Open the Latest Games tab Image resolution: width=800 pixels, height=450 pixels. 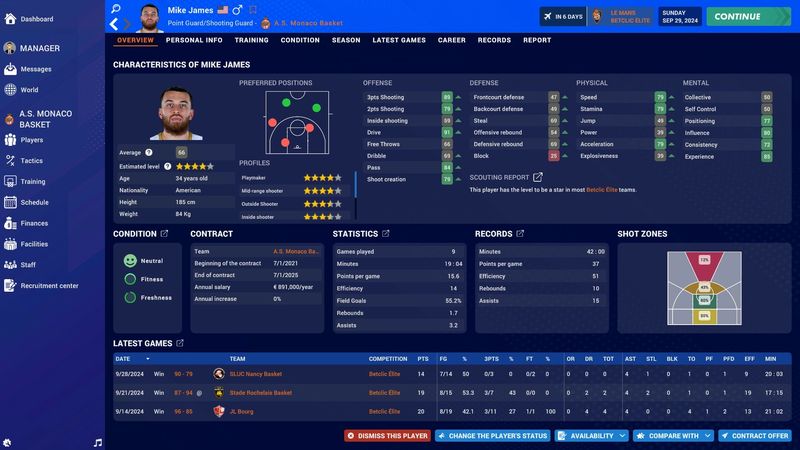point(398,40)
